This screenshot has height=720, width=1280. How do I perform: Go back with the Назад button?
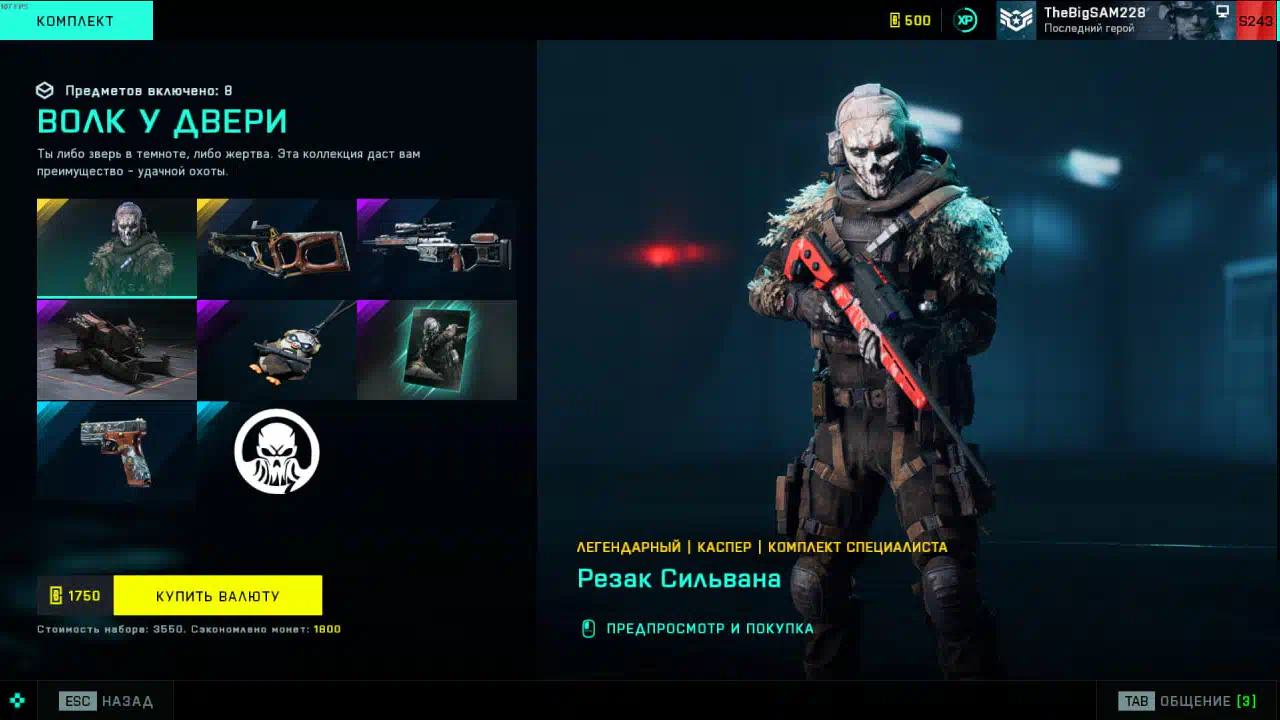pyautogui.click(x=107, y=701)
